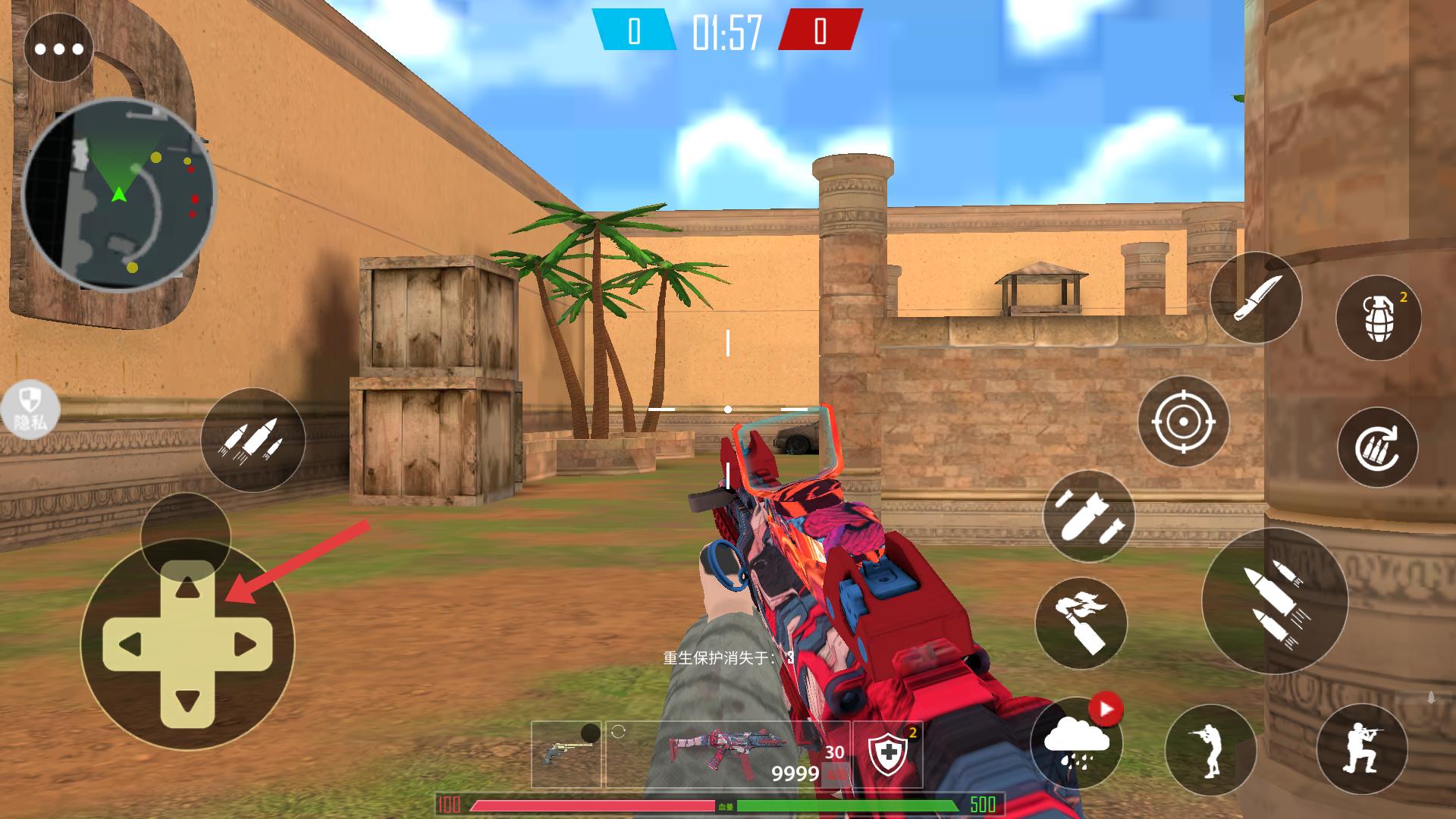Move backward with the D-pad down arrow
This screenshot has height=819, width=1456.
(187, 699)
